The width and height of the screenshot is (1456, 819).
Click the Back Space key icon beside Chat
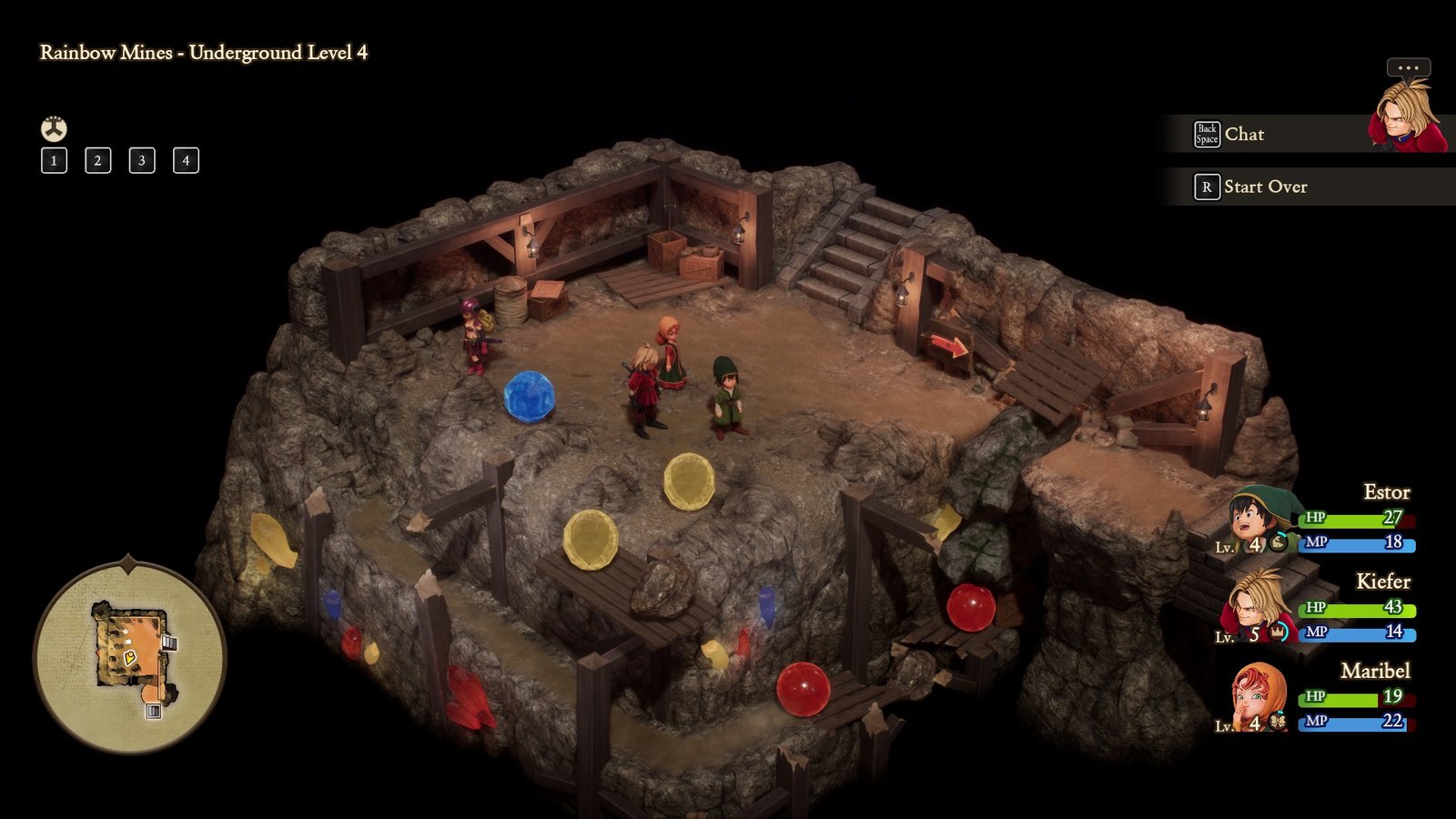pyautogui.click(x=1206, y=134)
